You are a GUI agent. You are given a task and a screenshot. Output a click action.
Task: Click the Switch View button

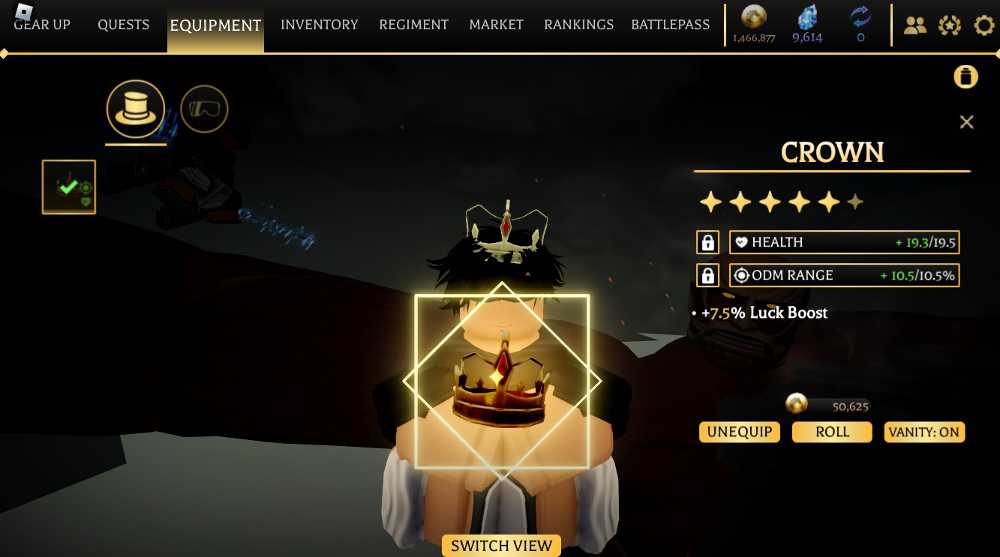pyautogui.click(x=501, y=546)
